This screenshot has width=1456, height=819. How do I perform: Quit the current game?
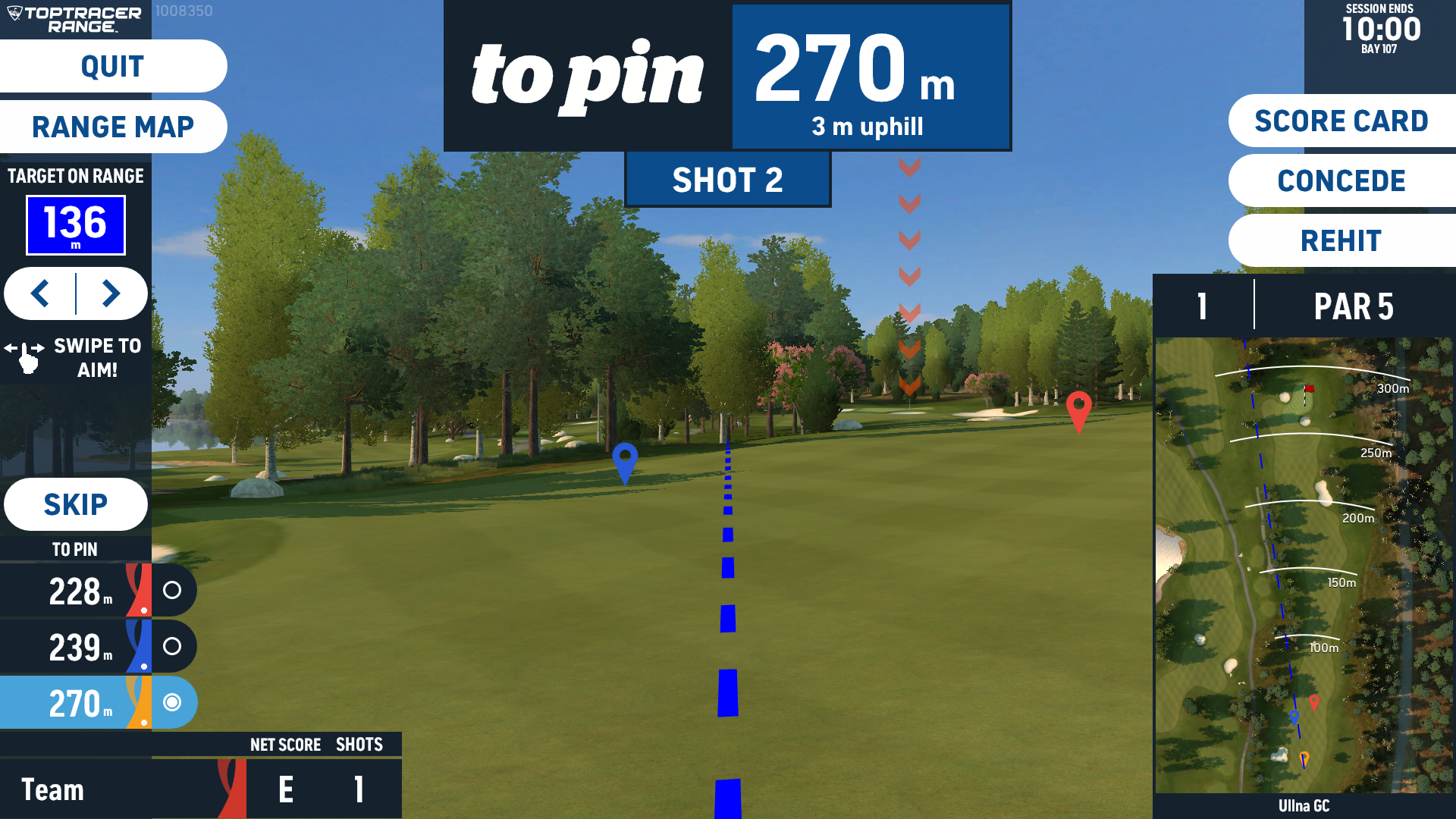tap(112, 67)
